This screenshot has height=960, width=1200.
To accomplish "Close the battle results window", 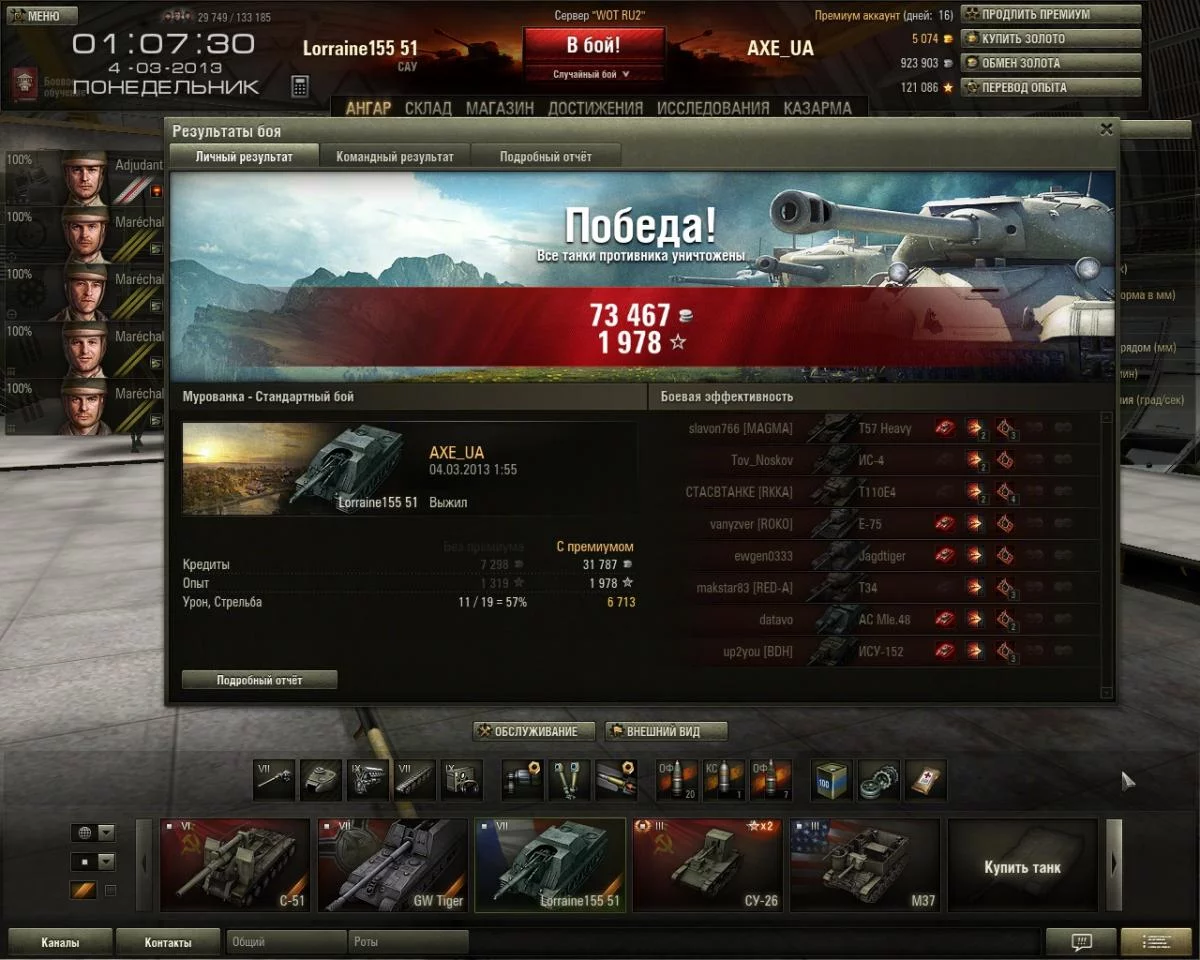I will click(x=1106, y=130).
